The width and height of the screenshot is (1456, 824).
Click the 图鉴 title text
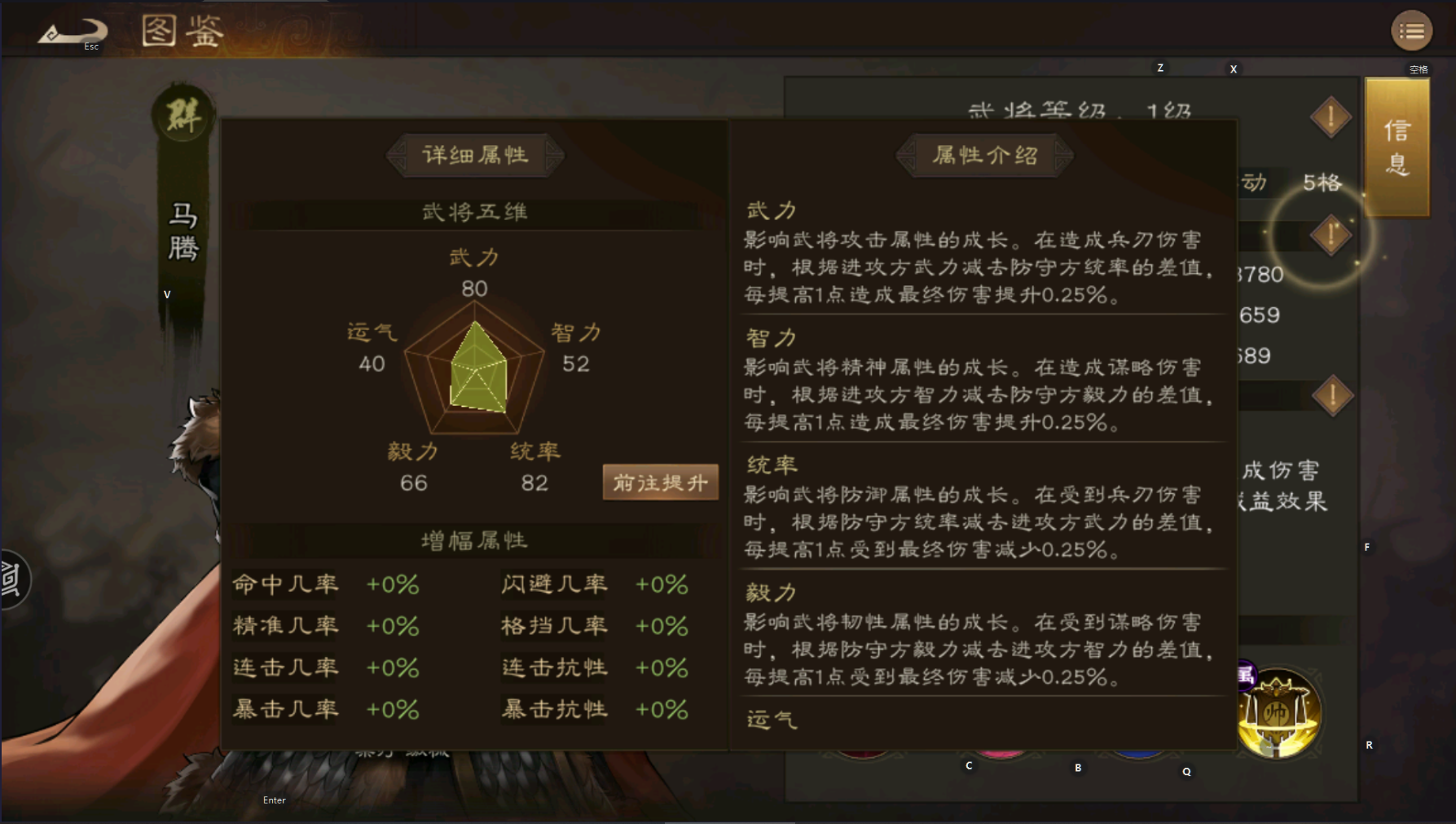[181, 31]
